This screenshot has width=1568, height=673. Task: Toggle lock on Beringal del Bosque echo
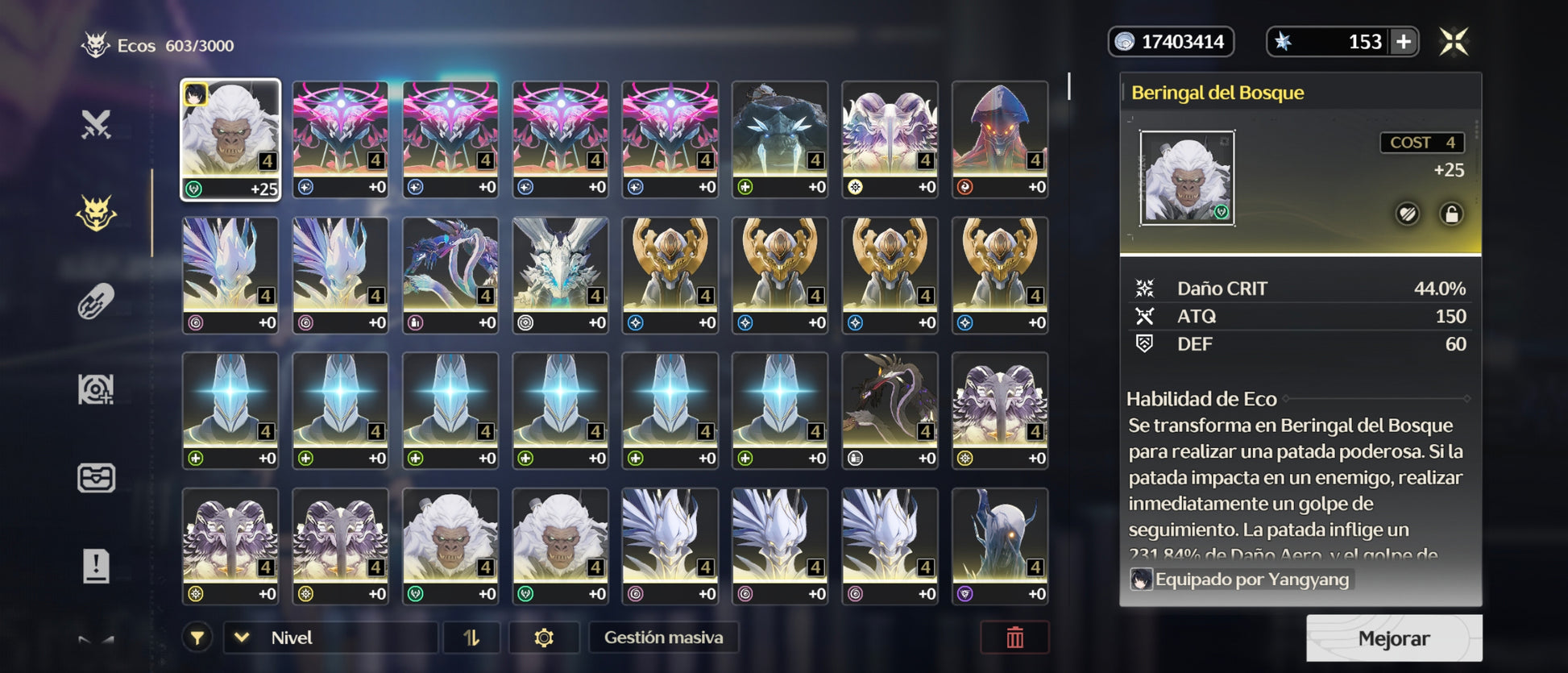coord(1451,214)
